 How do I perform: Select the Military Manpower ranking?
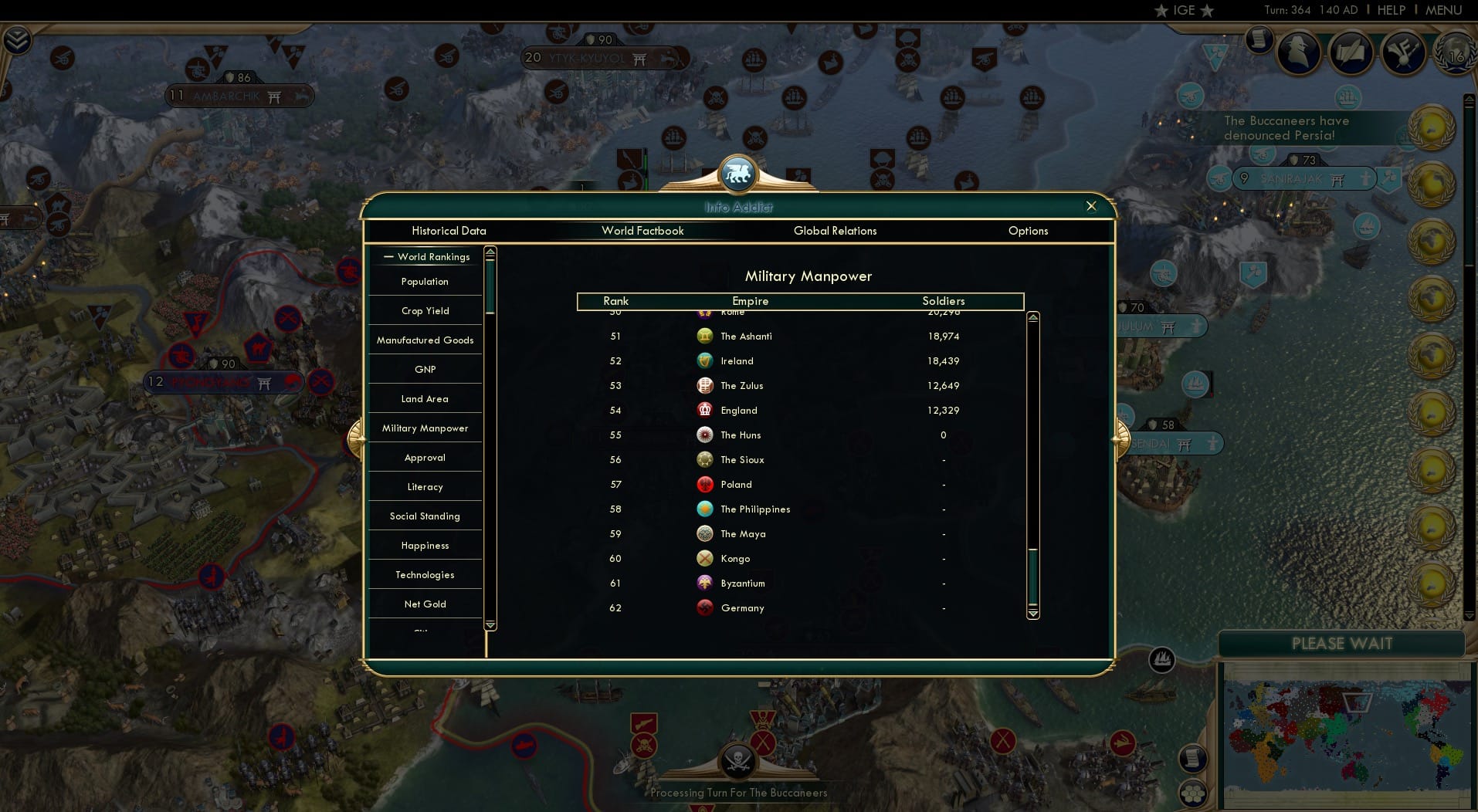(x=425, y=428)
